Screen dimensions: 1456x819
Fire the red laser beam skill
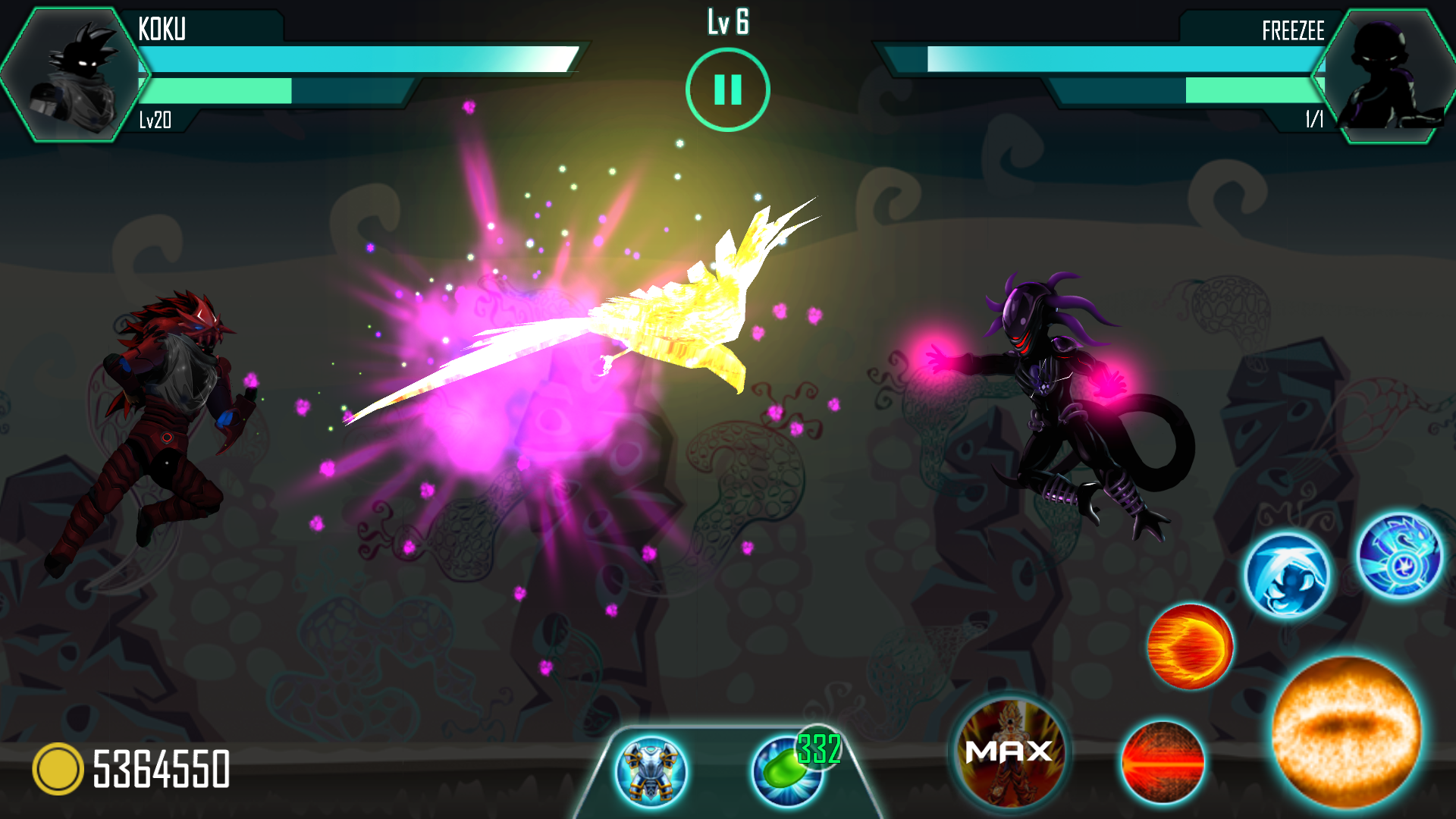(1163, 761)
